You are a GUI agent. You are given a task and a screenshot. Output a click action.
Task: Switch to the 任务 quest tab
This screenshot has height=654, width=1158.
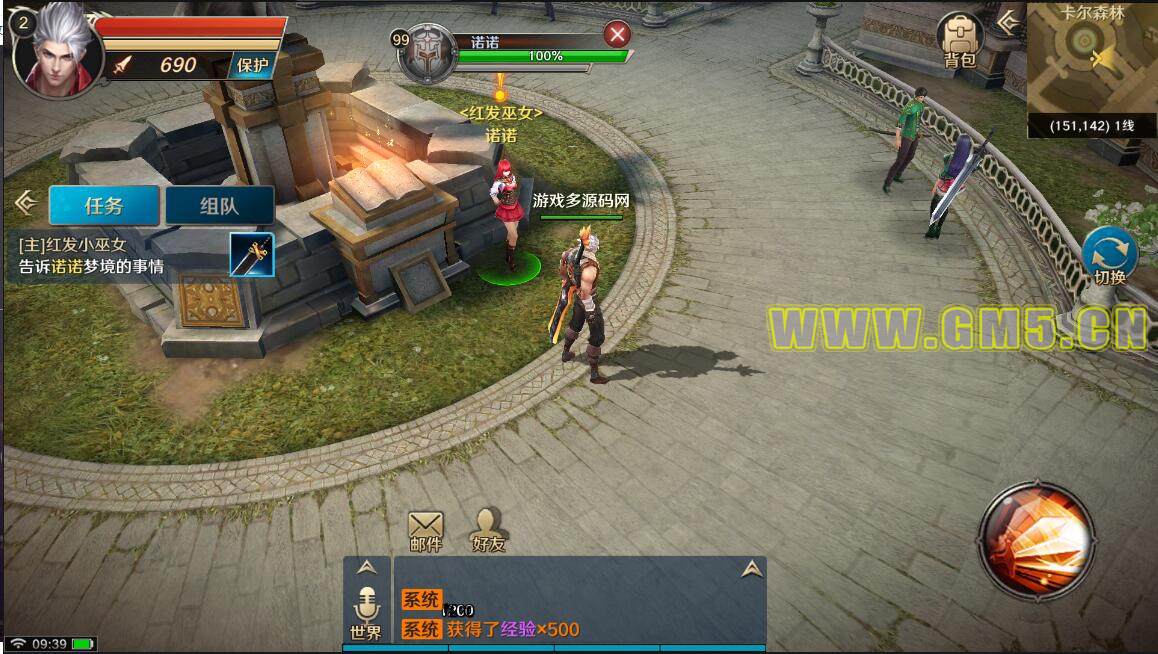point(104,206)
